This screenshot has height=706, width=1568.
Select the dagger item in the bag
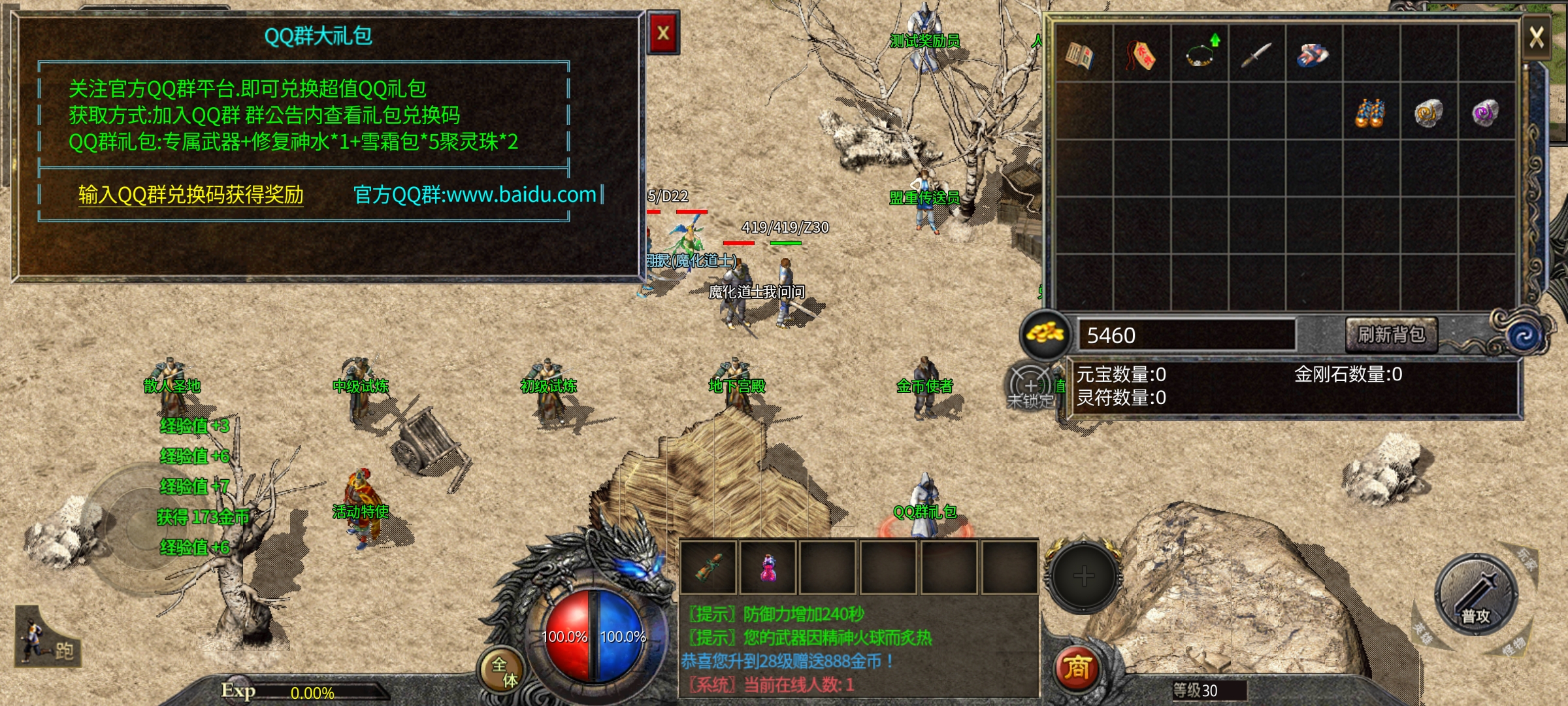tap(1256, 55)
